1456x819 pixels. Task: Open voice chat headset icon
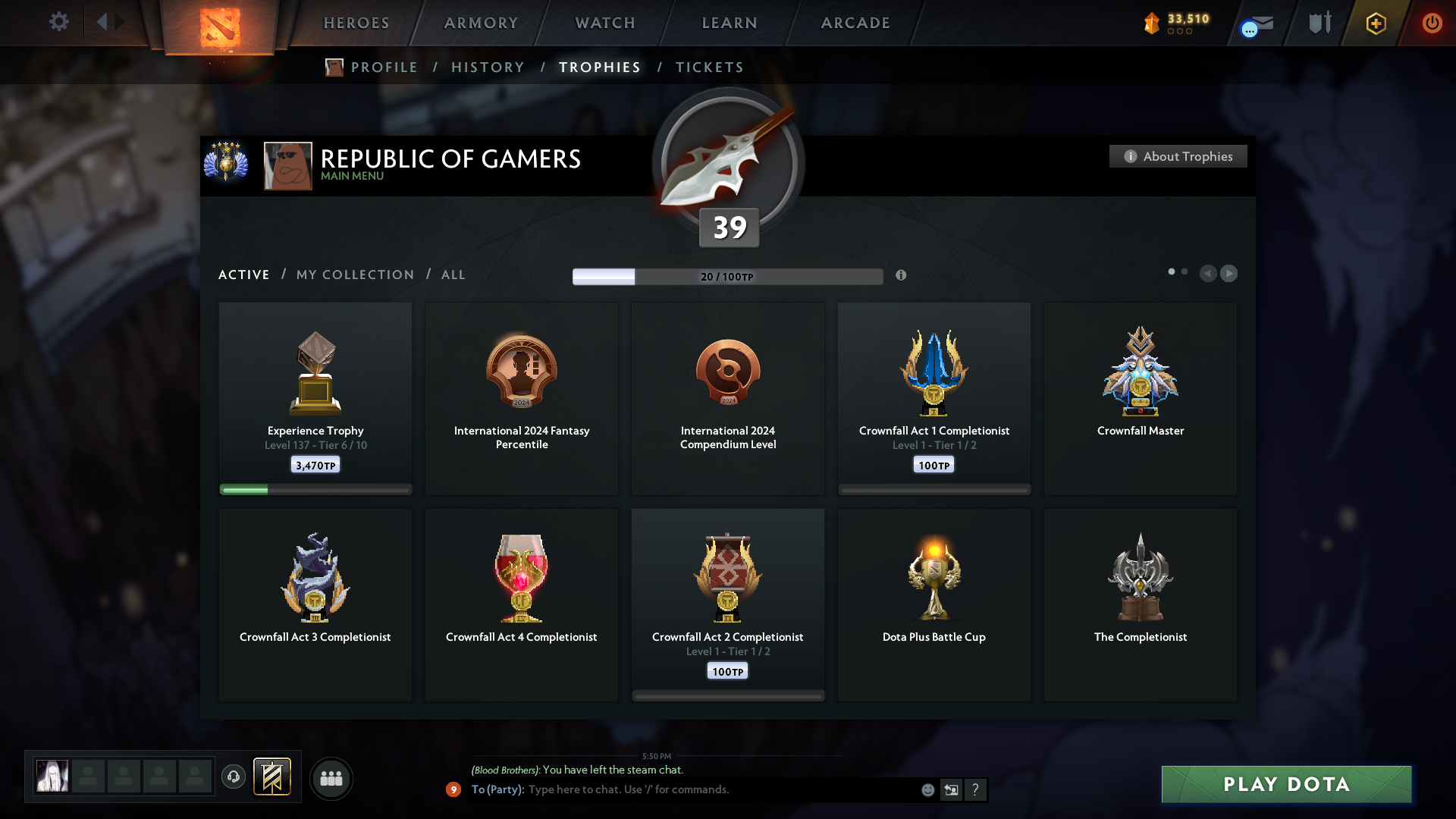pos(234,778)
